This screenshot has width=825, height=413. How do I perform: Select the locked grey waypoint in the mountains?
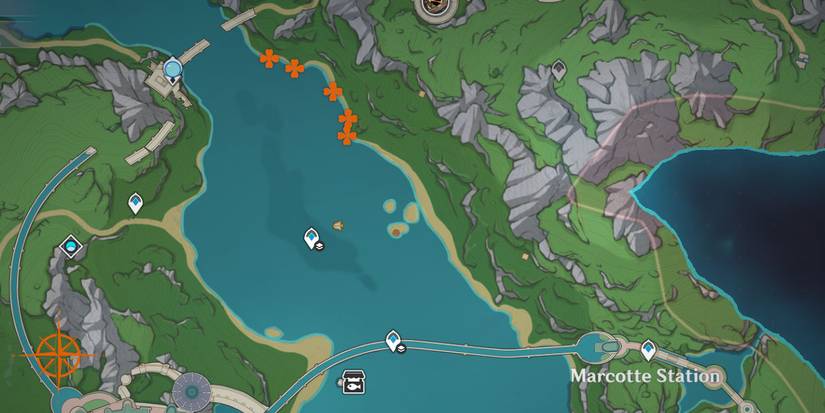pos(559,69)
